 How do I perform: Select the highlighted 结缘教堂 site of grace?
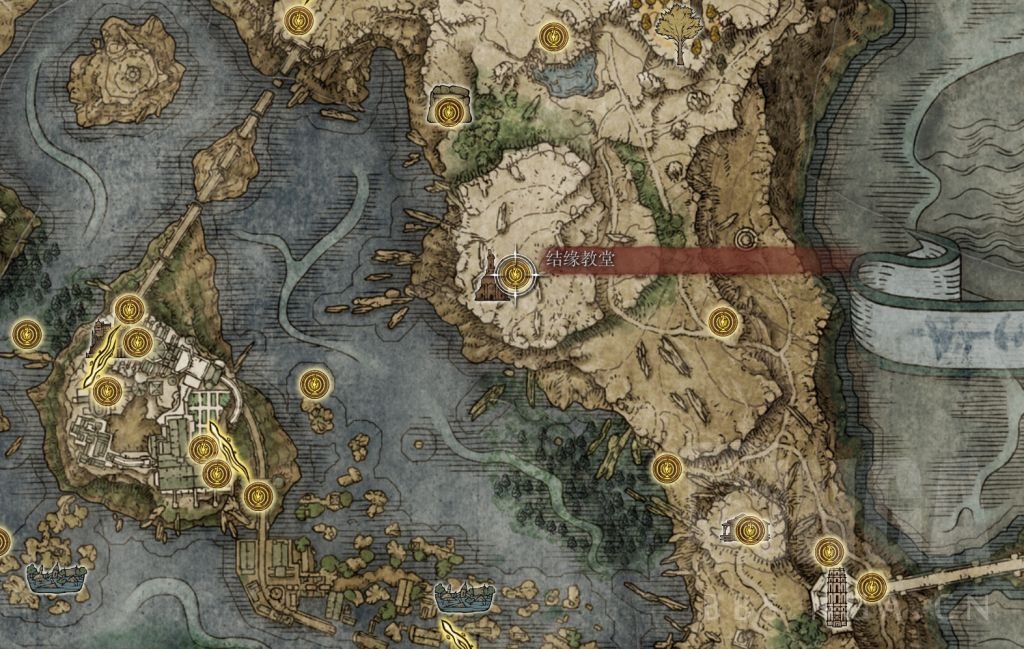pyautogui.click(x=516, y=272)
